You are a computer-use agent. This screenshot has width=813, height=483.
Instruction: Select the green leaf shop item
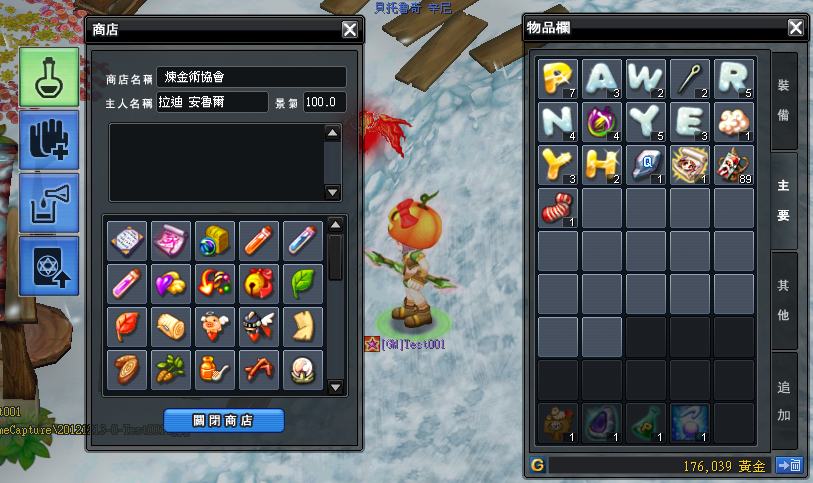point(301,283)
